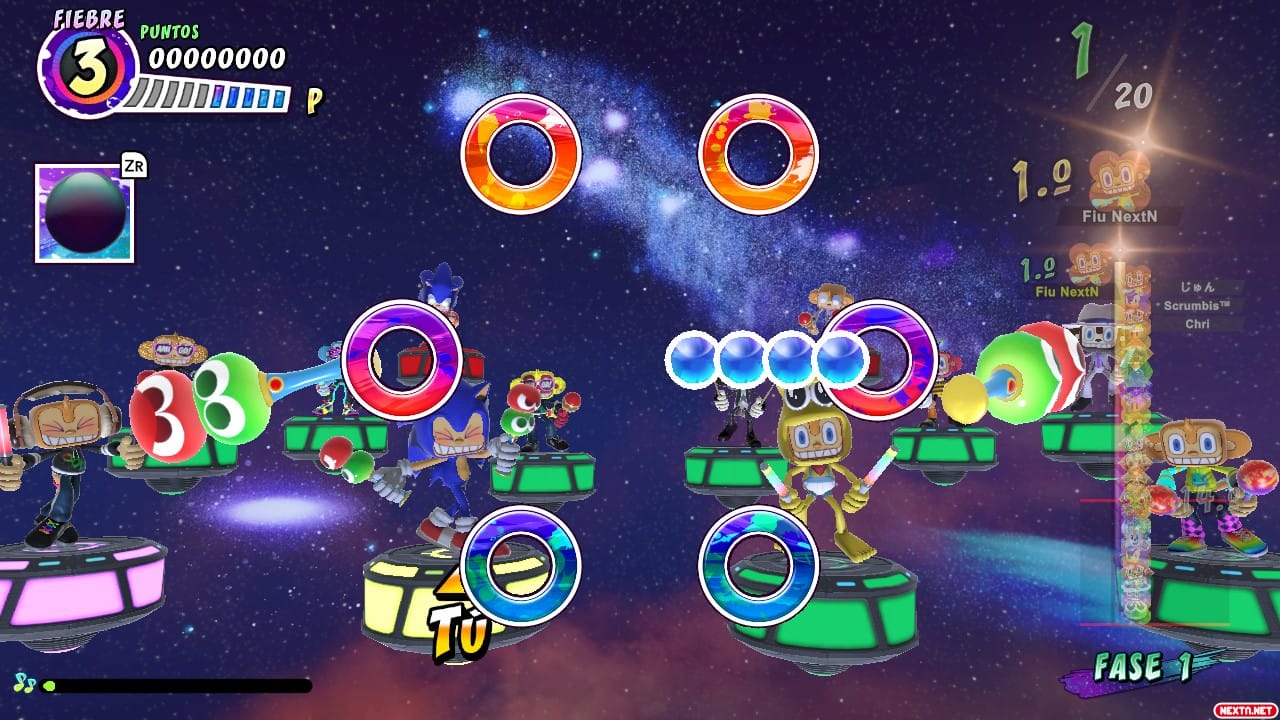Select the dark orb item slot
The width and height of the screenshot is (1280, 720).
85,213
